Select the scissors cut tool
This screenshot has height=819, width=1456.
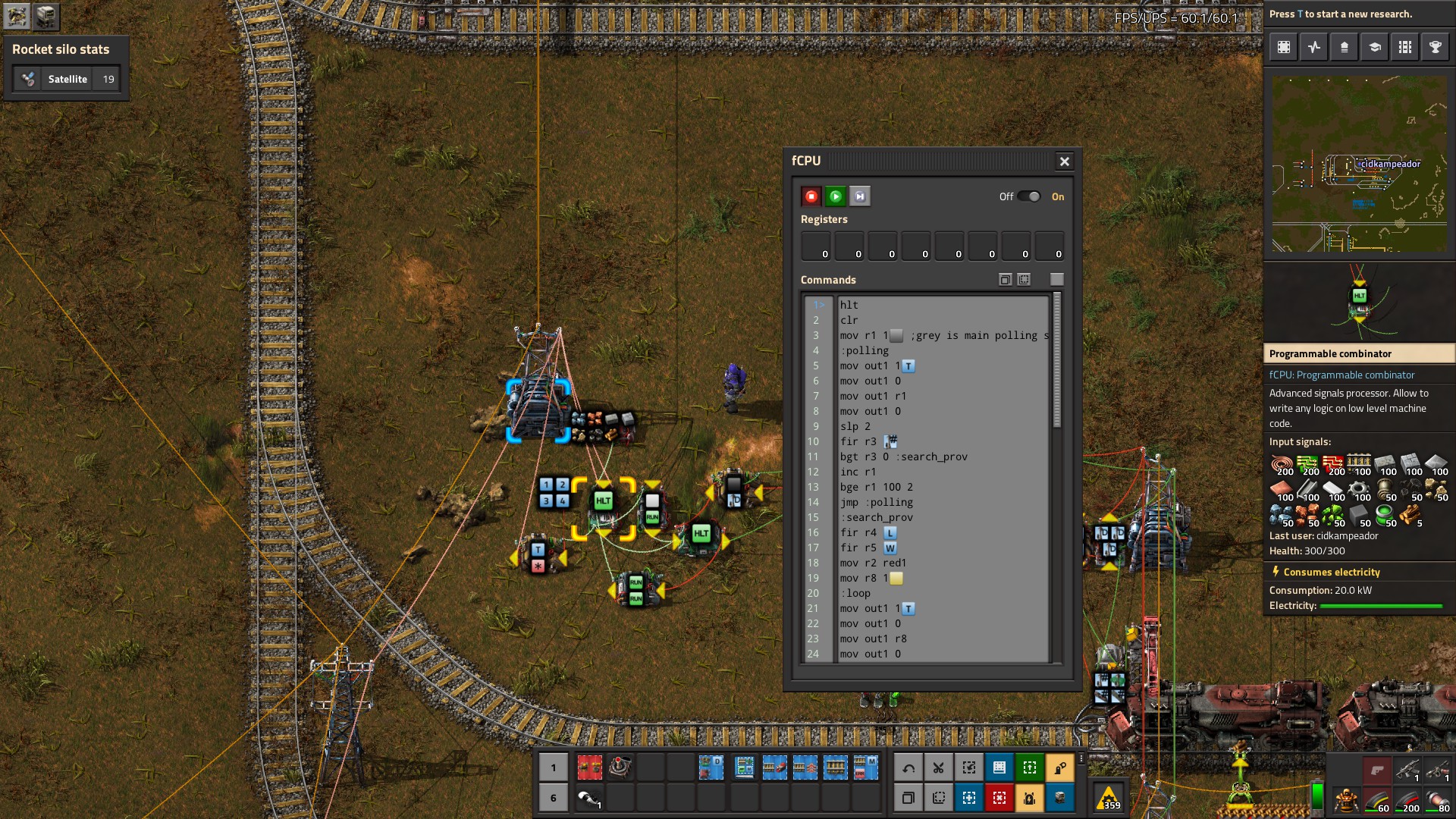click(938, 767)
